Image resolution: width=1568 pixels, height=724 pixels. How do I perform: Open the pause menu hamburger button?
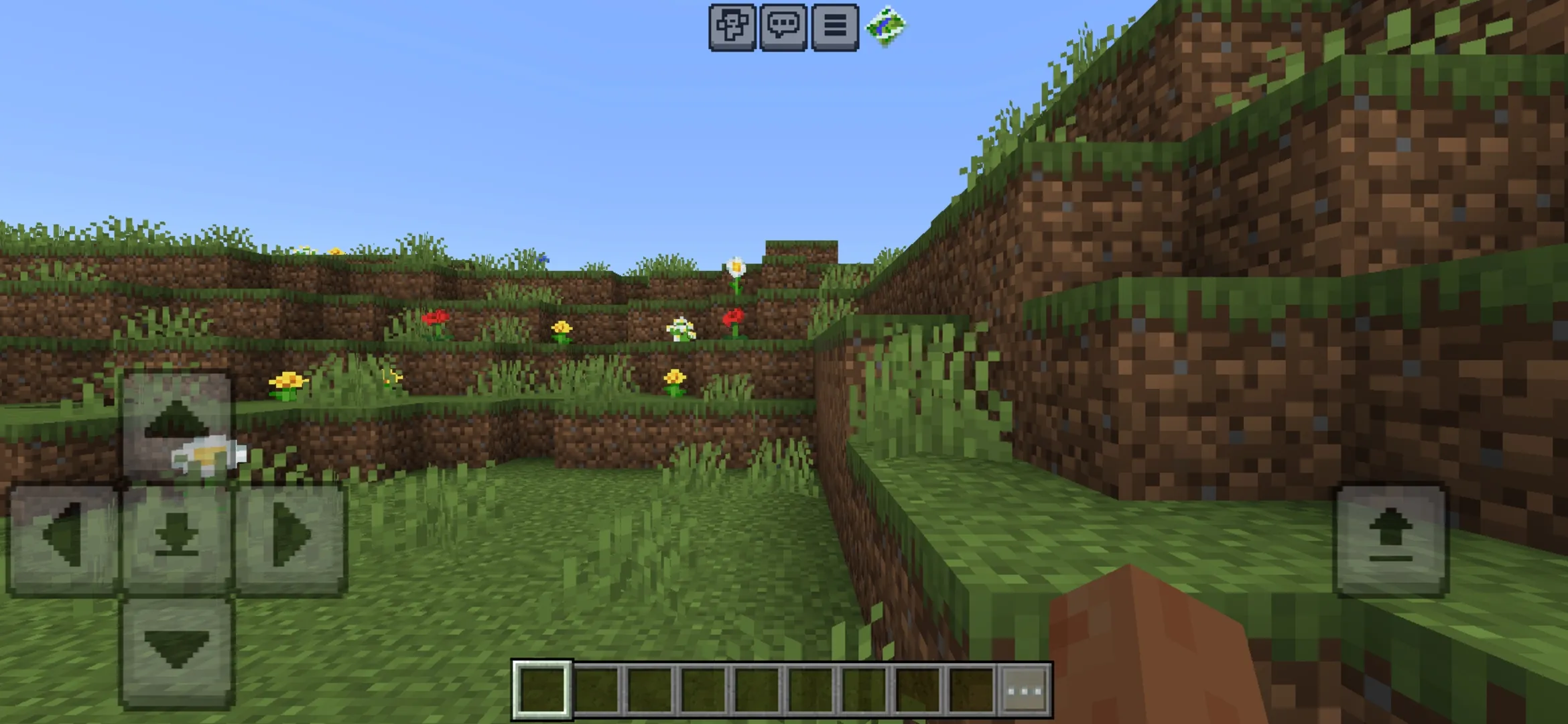[834, 27]
